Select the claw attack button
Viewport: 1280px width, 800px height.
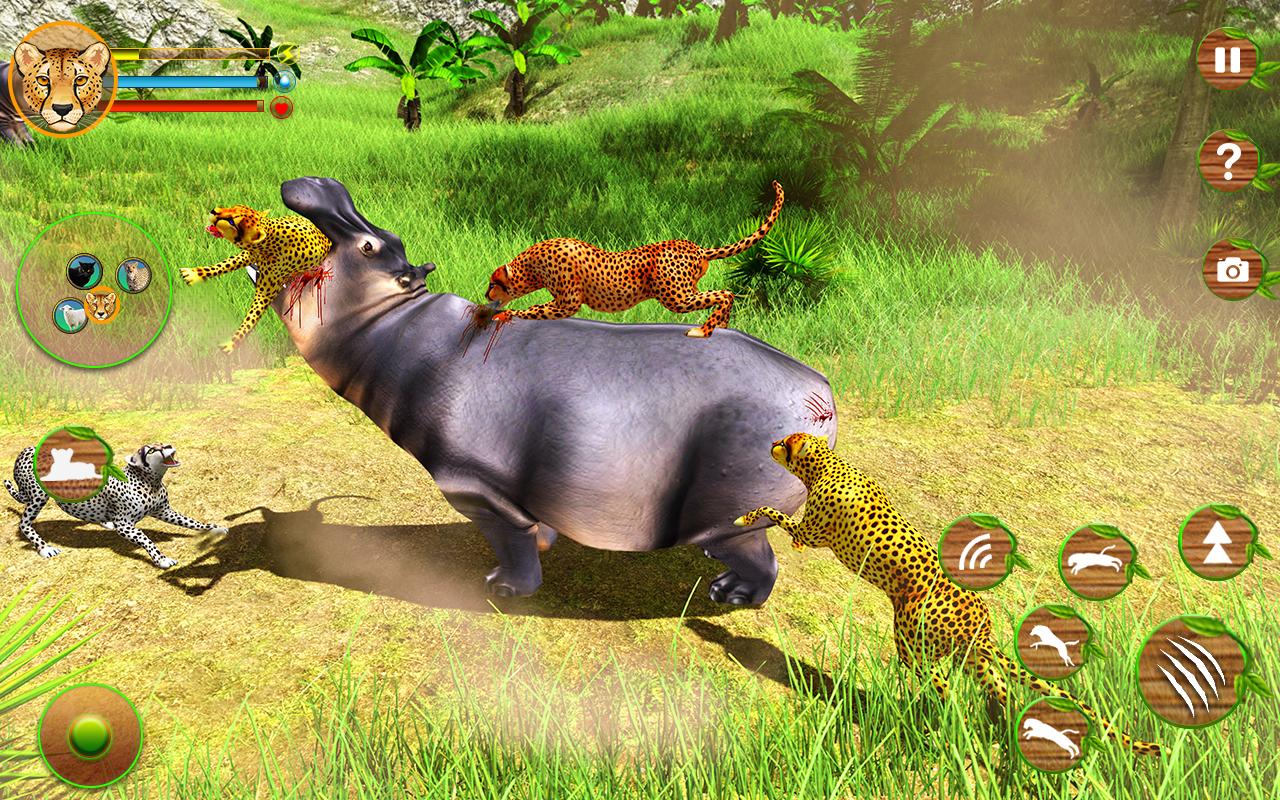(x=1195, y=665)
